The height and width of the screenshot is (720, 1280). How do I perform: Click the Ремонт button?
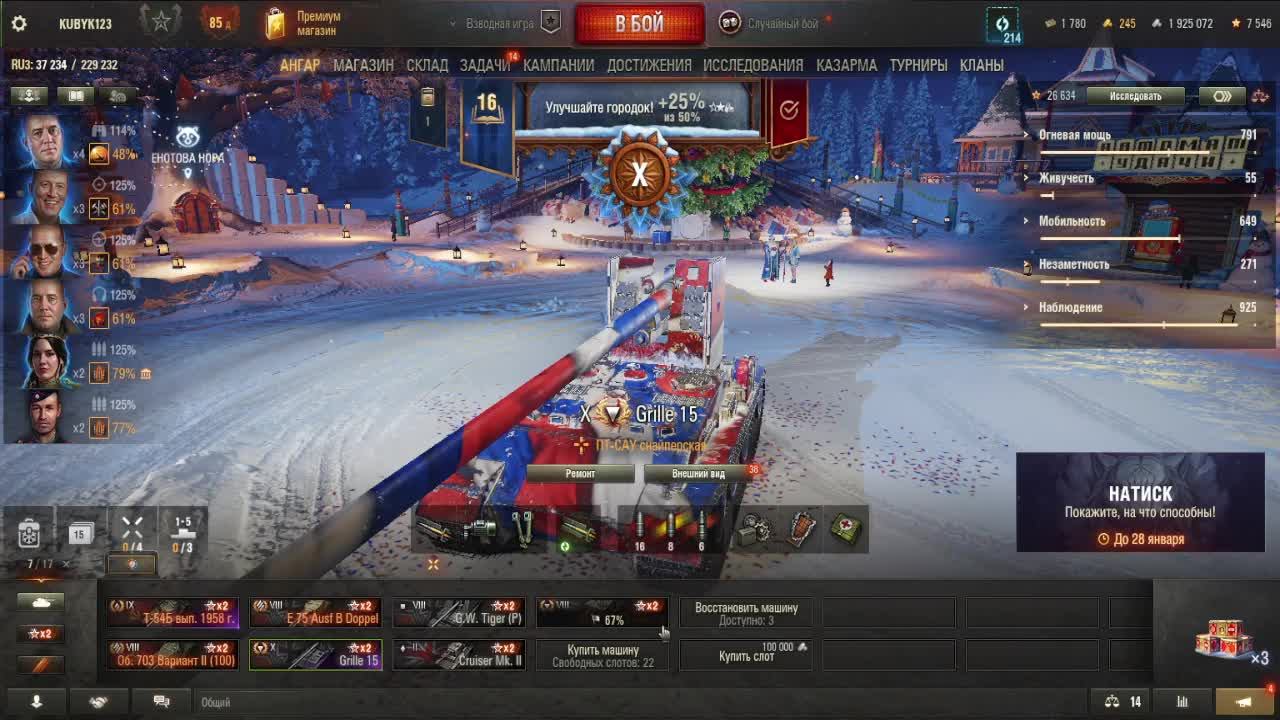580,473
